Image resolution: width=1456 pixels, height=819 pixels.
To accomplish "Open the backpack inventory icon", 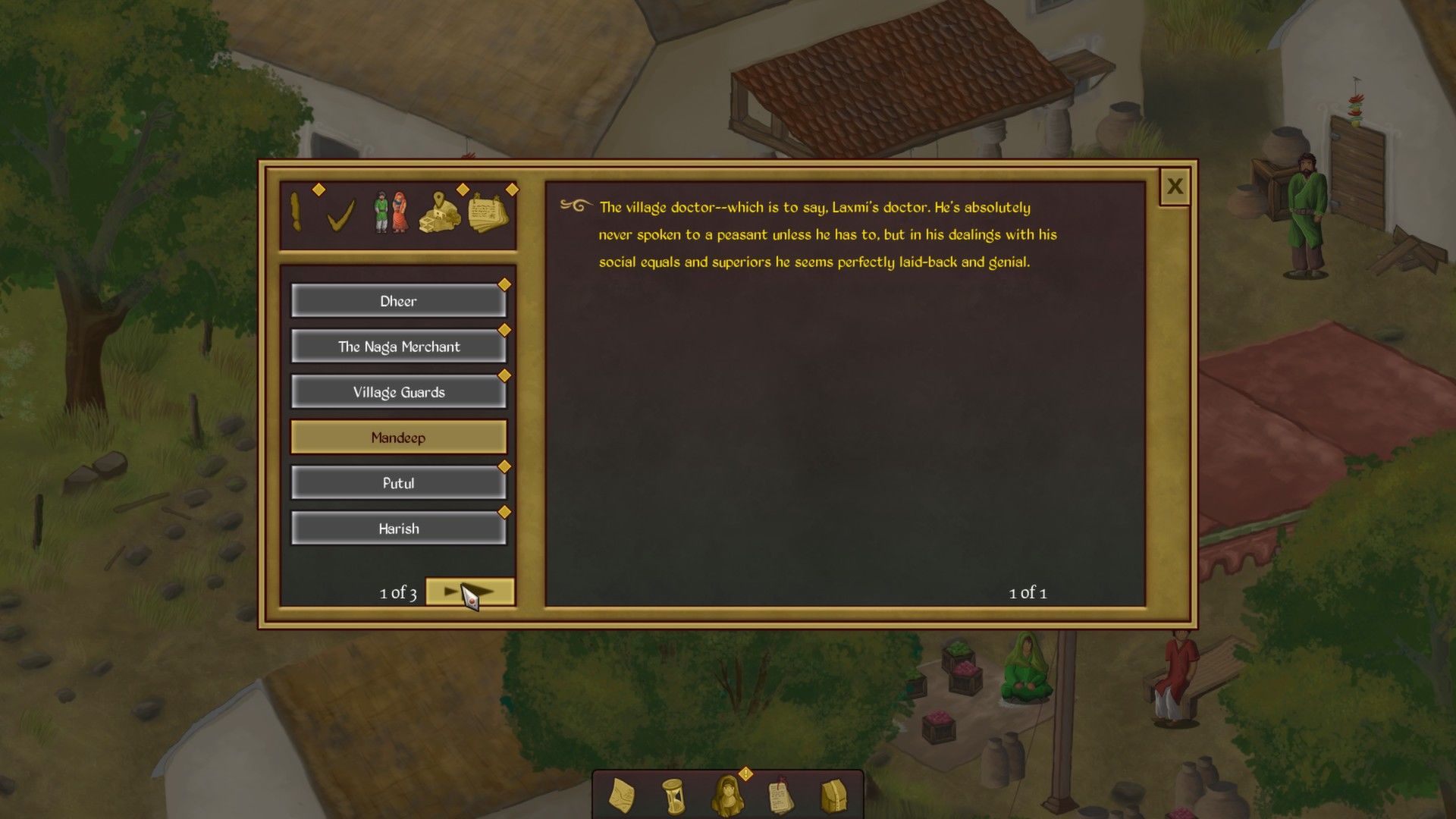I will coord(833,796).
